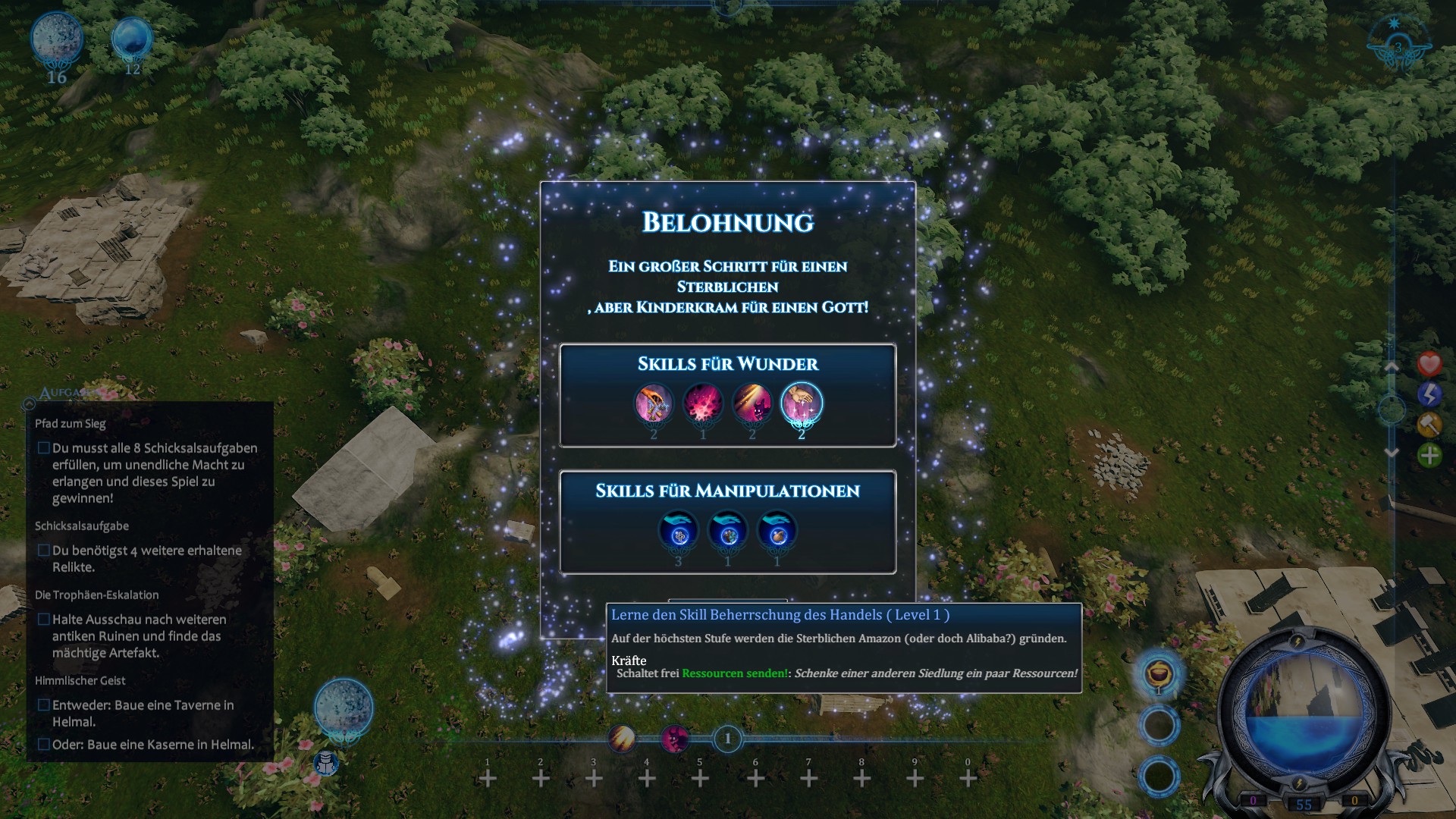Click the blue lightning bolt icon
The image size is (1456, 819).
pyautogui.click(x=1429, y=394)
